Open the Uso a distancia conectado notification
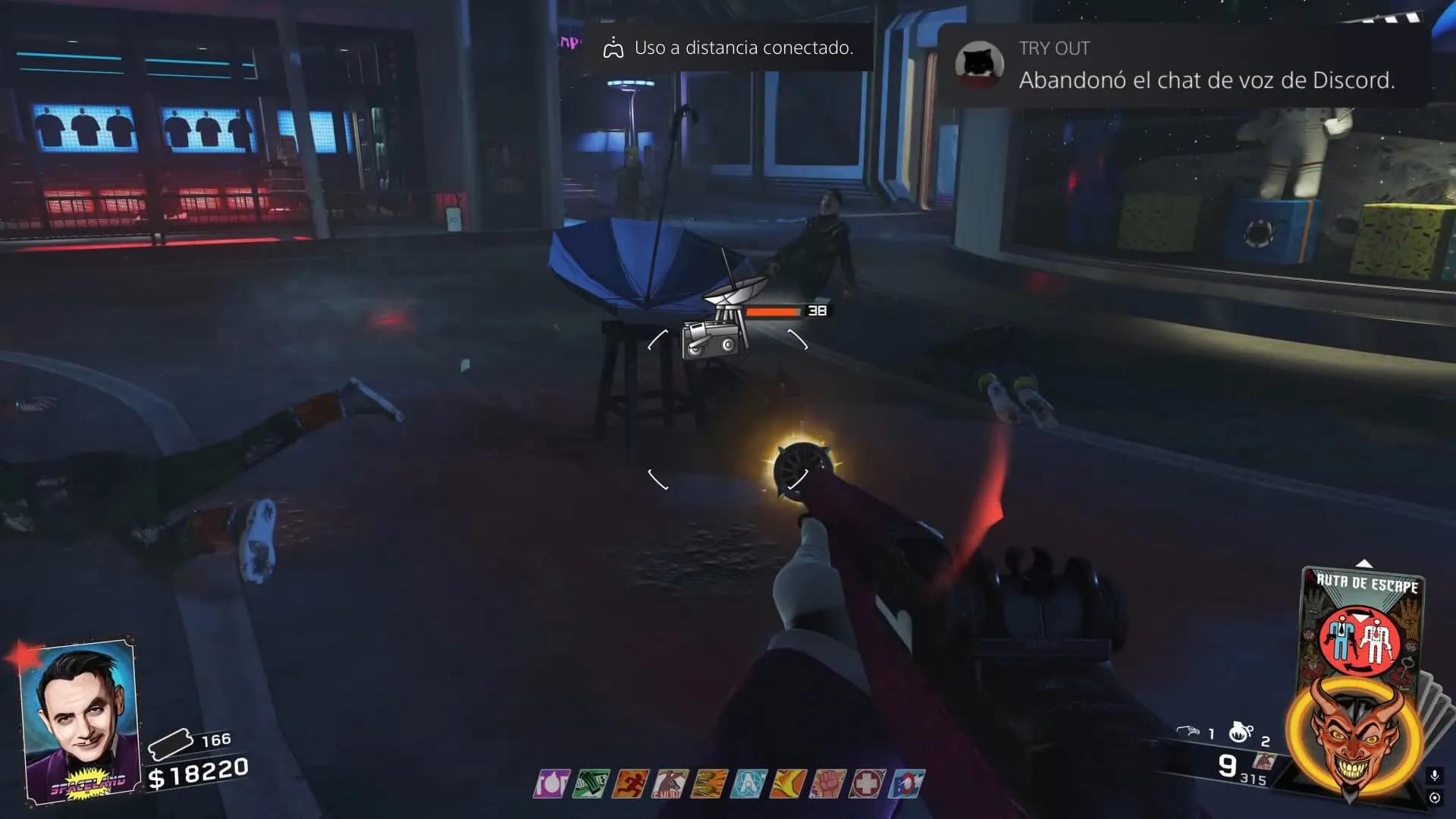 (728, 48)
